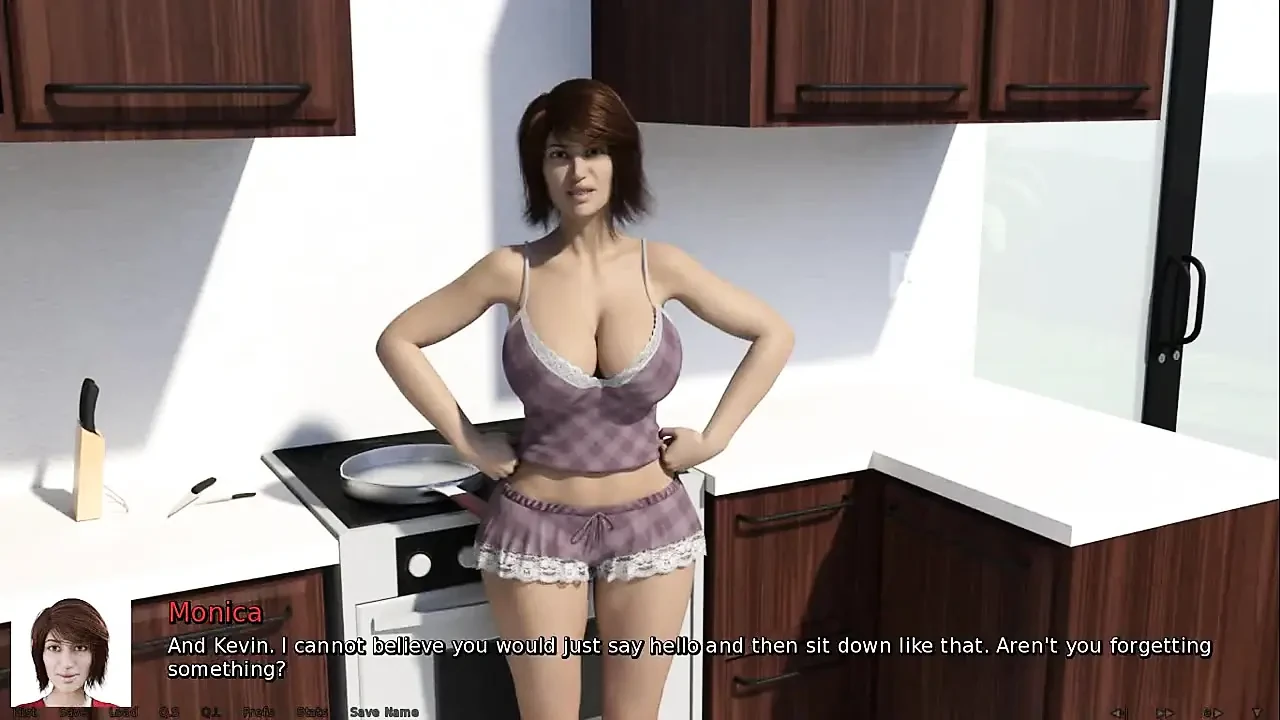Perform a quick save with Q.S
The width and height of the screenshot is (1280, 720).
pos(168,712)
